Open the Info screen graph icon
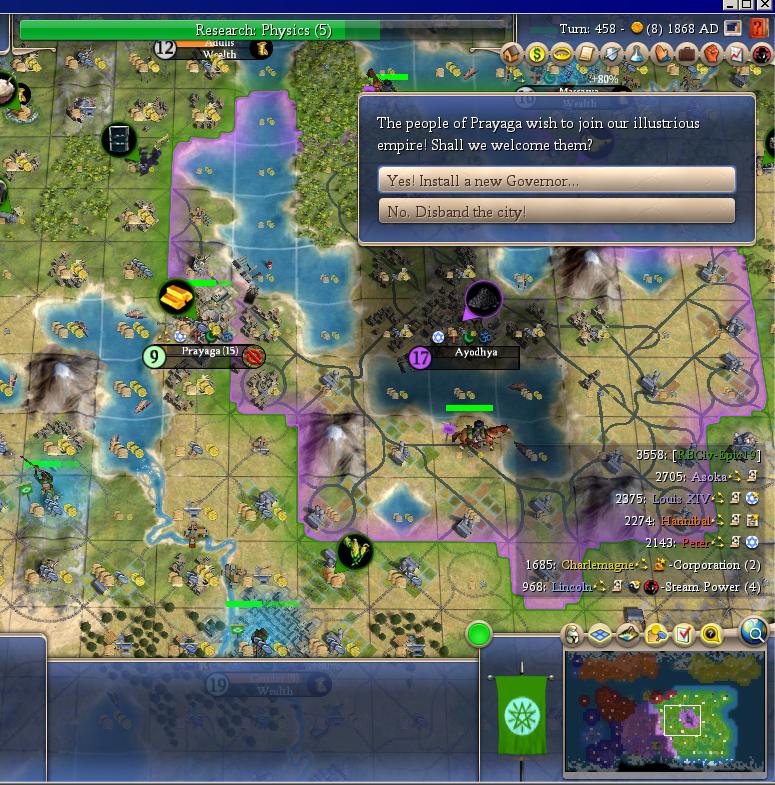The image size is (775, 785). tap(737, 54)
